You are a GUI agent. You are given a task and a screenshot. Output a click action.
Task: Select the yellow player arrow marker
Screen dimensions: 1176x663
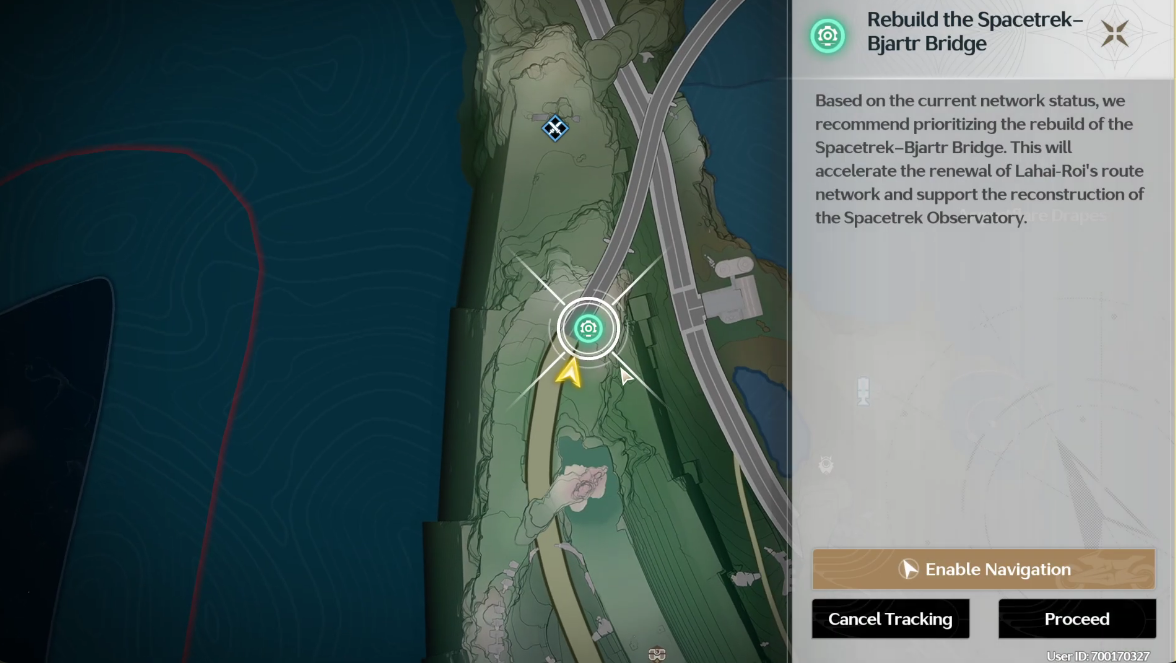[x=569, y=373]
